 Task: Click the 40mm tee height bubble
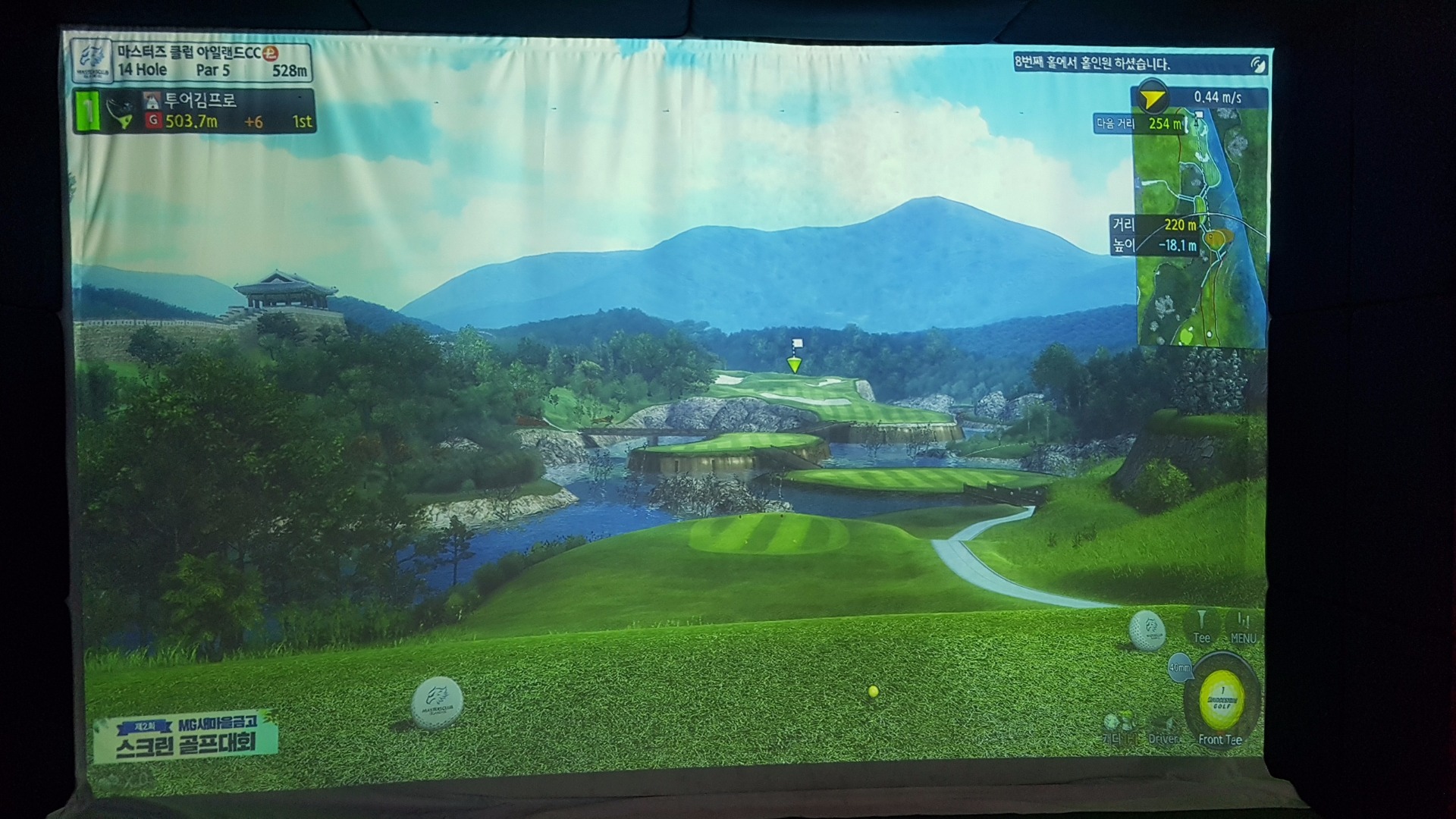coord(1179,668)
